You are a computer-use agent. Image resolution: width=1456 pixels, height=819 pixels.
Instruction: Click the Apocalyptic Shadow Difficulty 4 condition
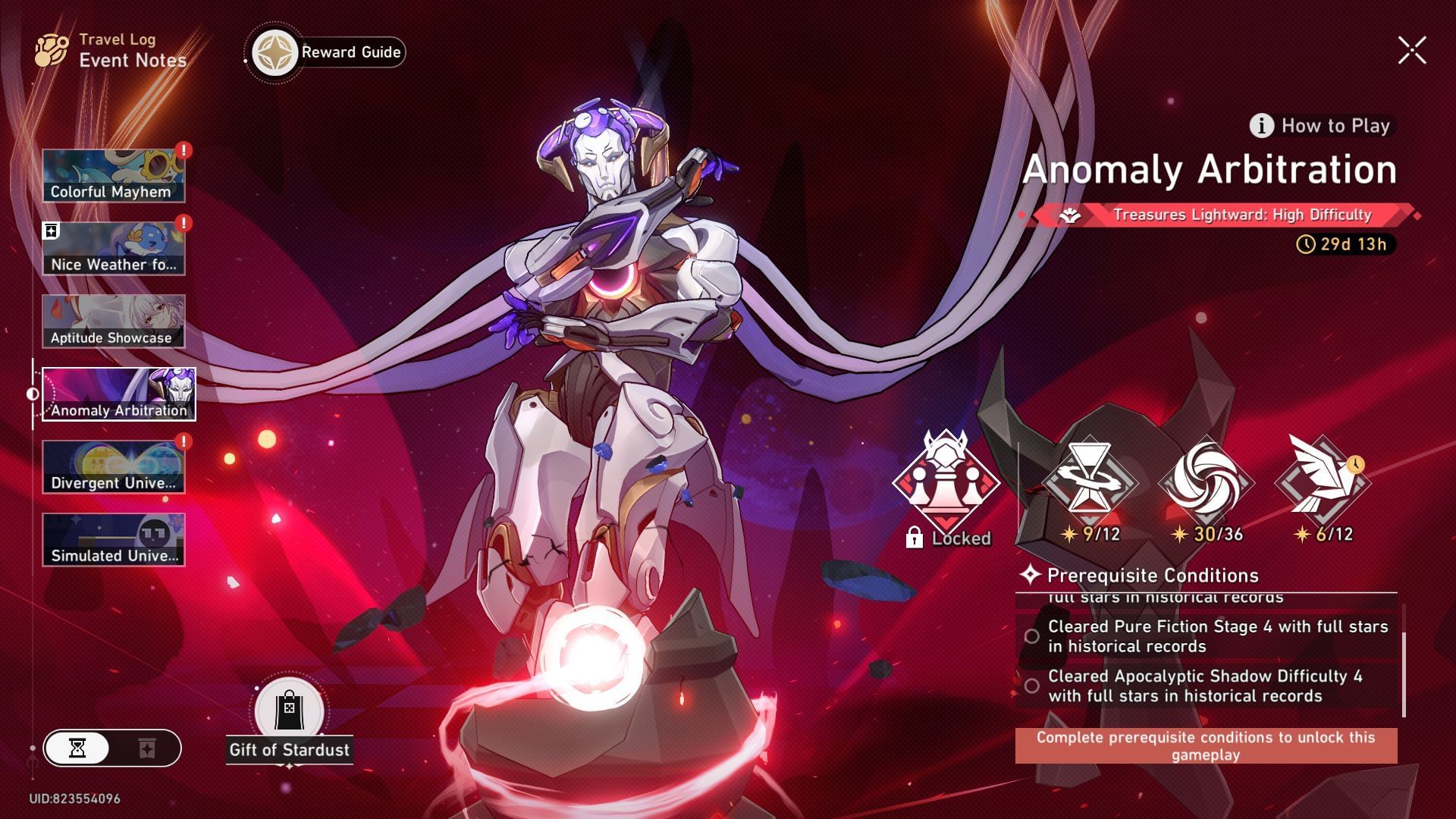(x=1210, y=686)
